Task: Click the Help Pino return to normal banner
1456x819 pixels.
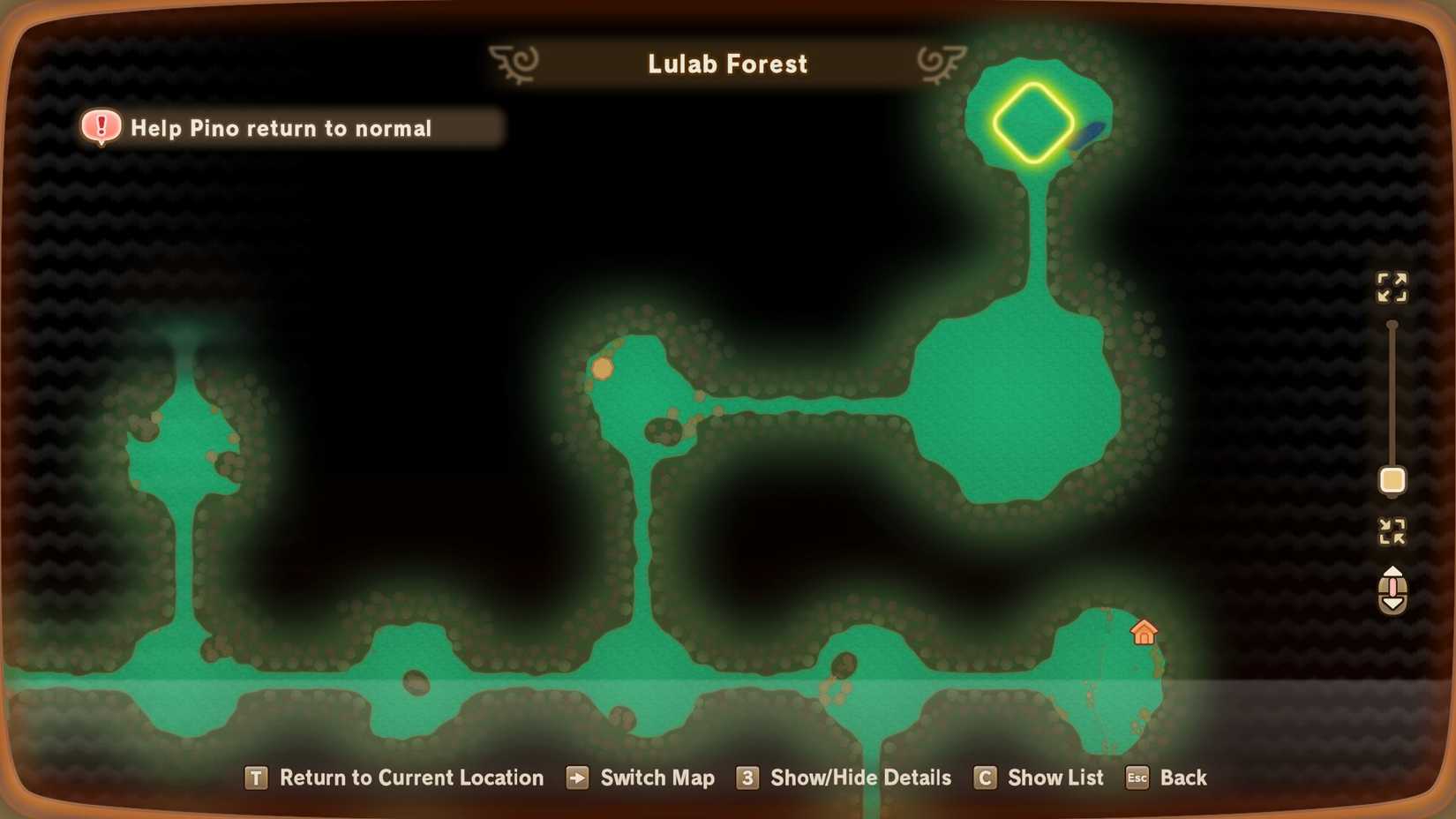Action: 281,128
